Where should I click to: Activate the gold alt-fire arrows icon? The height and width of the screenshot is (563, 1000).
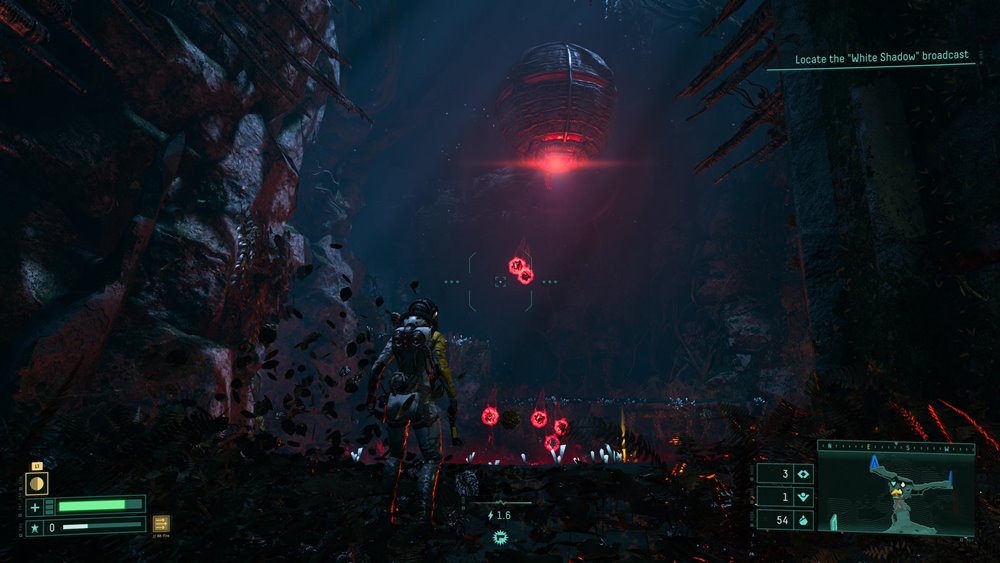click(x=161, y=523)
